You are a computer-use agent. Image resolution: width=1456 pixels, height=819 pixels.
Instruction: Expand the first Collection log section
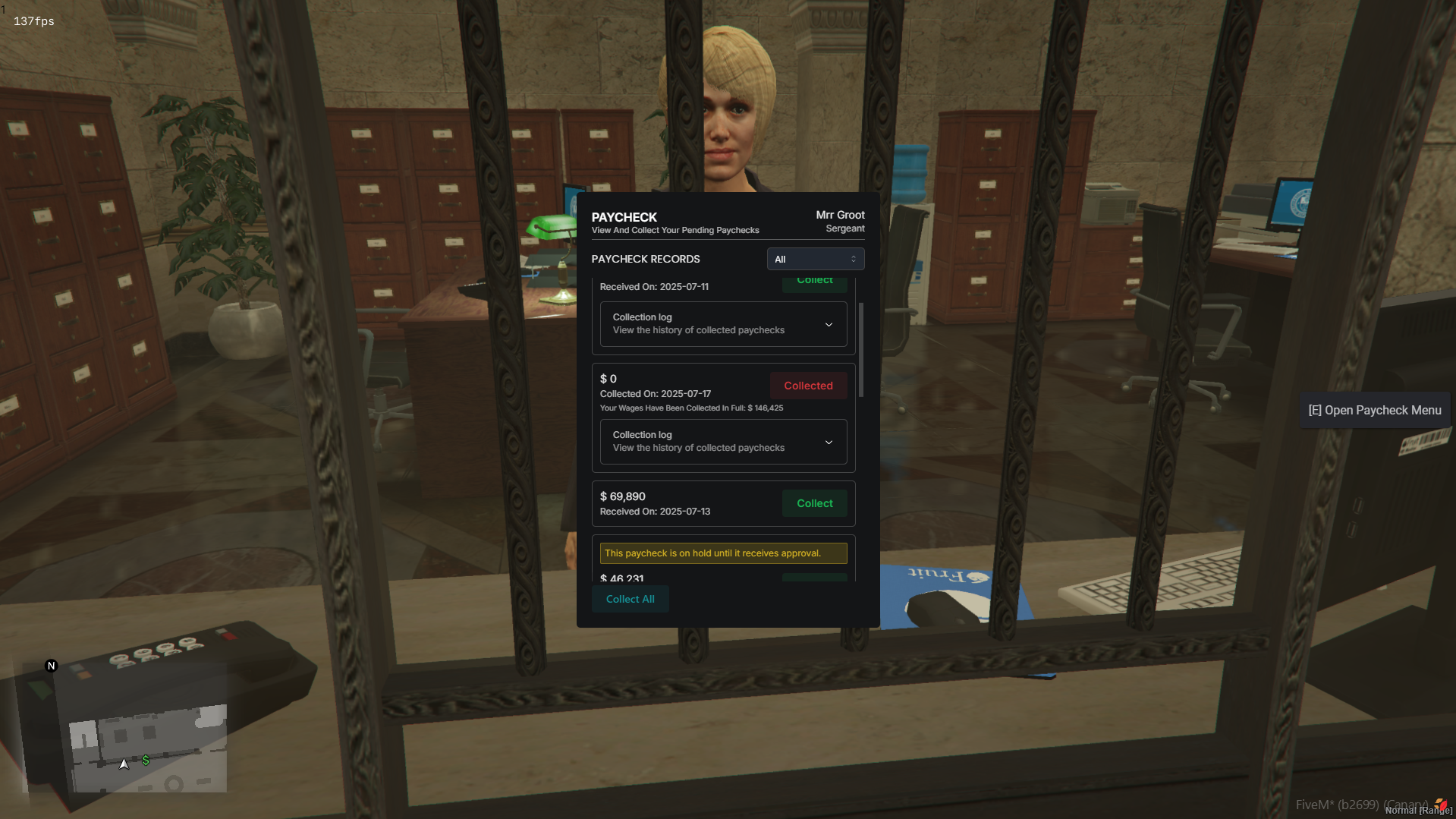722,324
